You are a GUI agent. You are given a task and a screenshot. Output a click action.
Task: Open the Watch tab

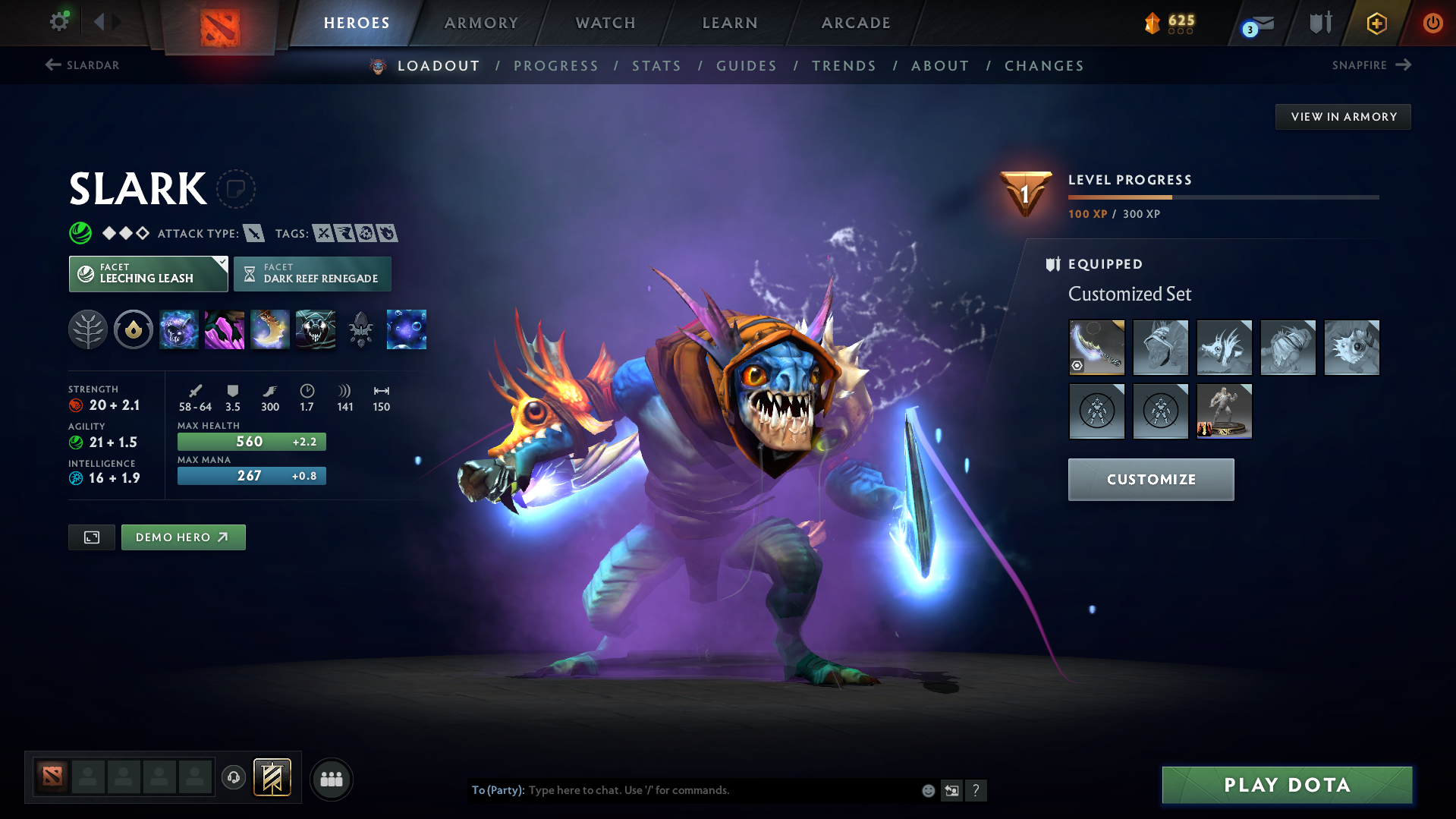pyautogui.click(x=605, y=23)
